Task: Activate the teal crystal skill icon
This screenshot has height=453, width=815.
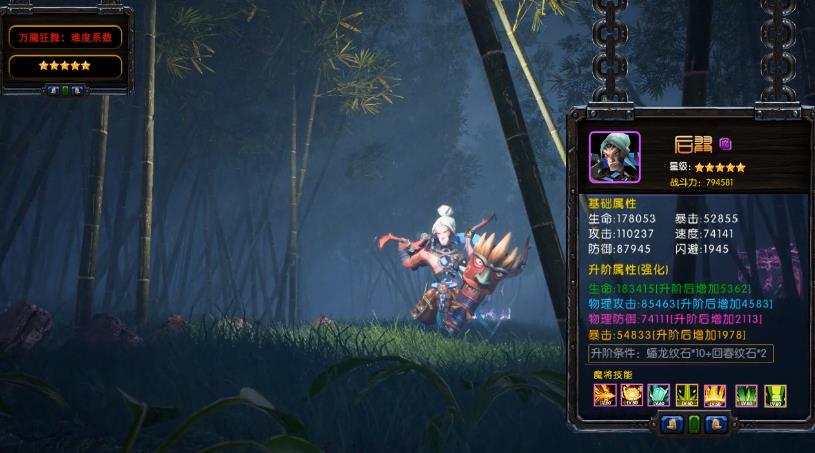Action: [658, 395]
